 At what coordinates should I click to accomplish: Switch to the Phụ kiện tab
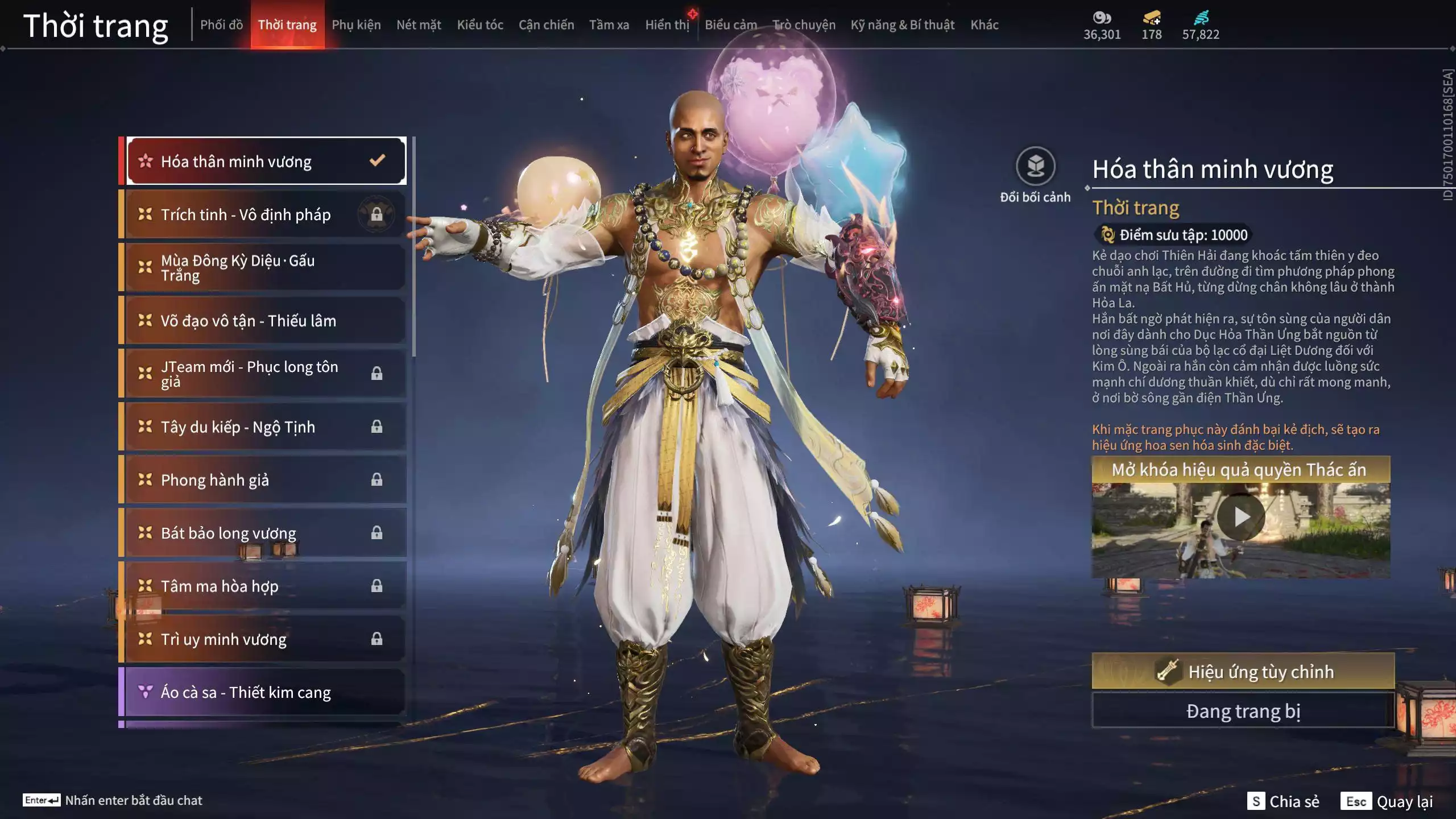tap(357, 24)
